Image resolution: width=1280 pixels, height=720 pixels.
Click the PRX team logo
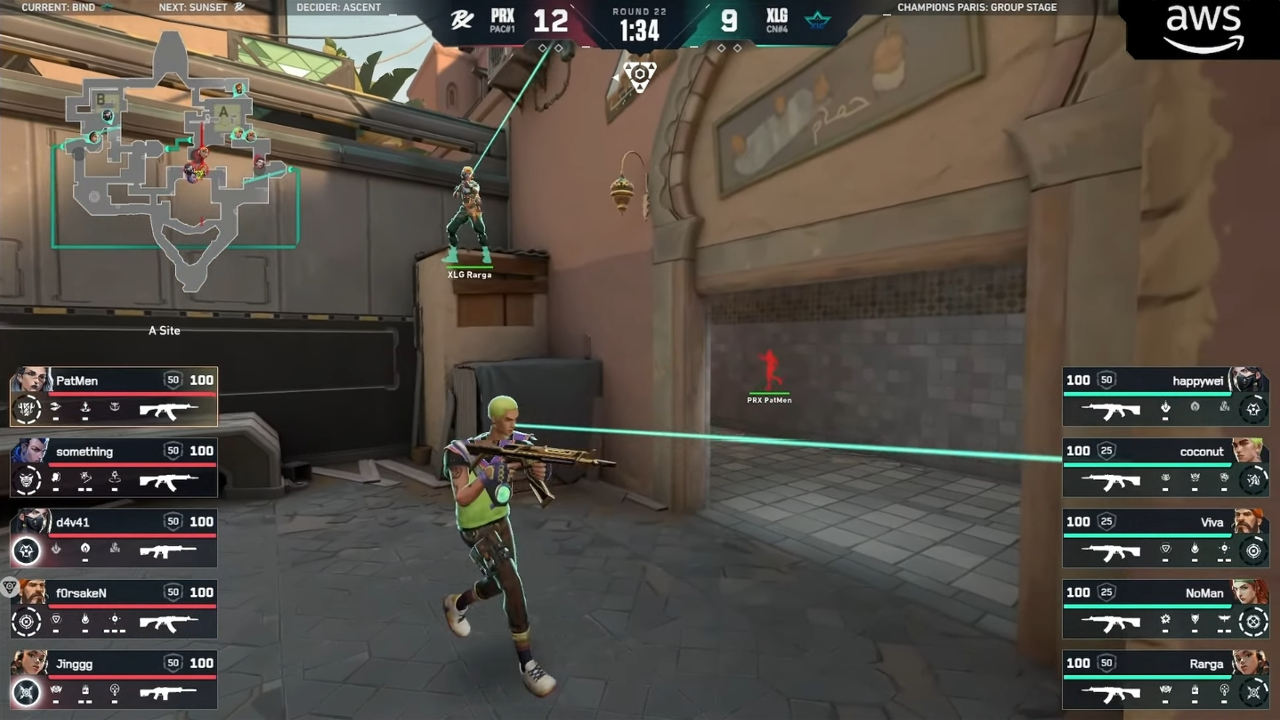462,21
